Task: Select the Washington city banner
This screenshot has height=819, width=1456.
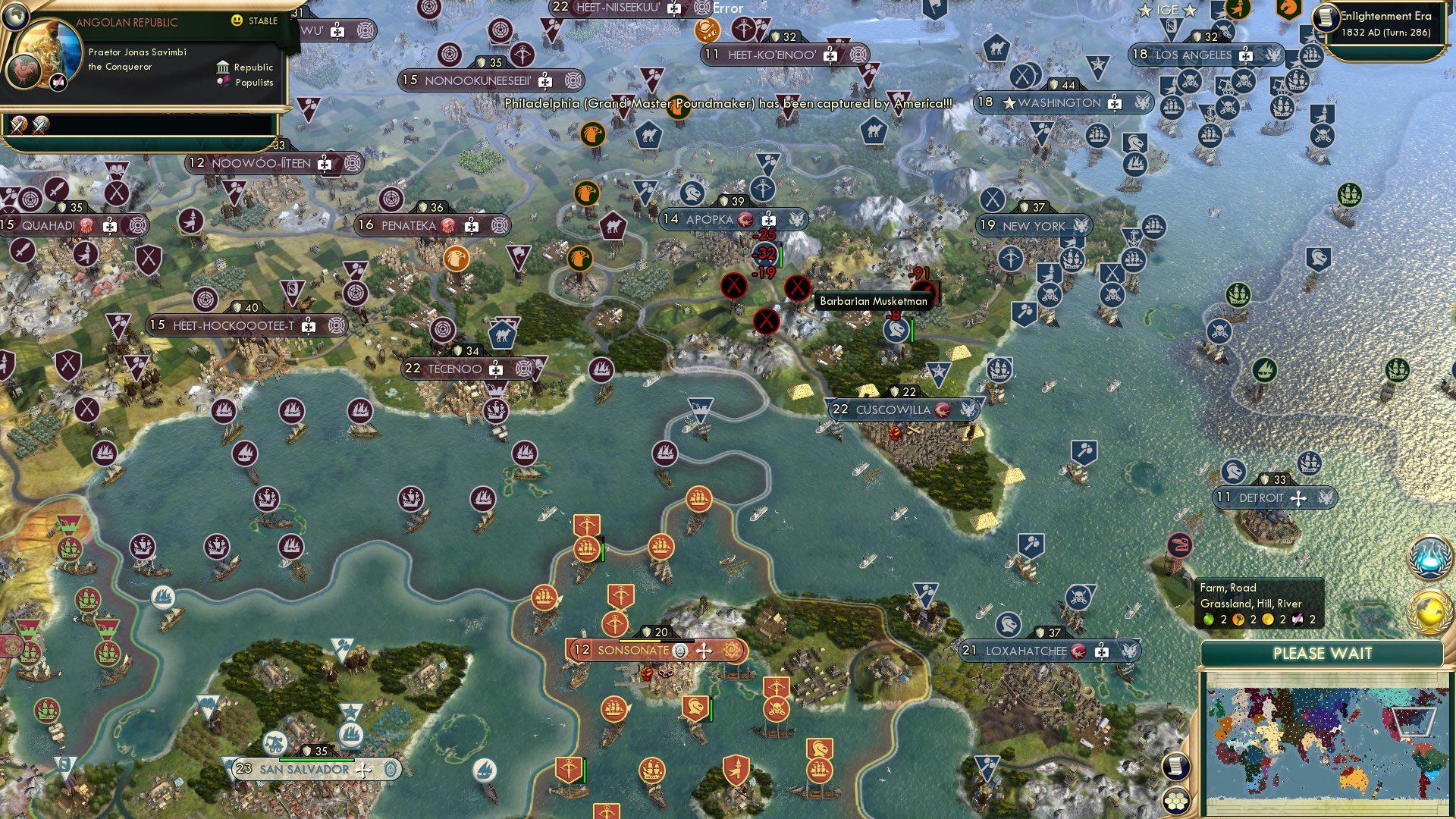Action: pos(1060,103)
